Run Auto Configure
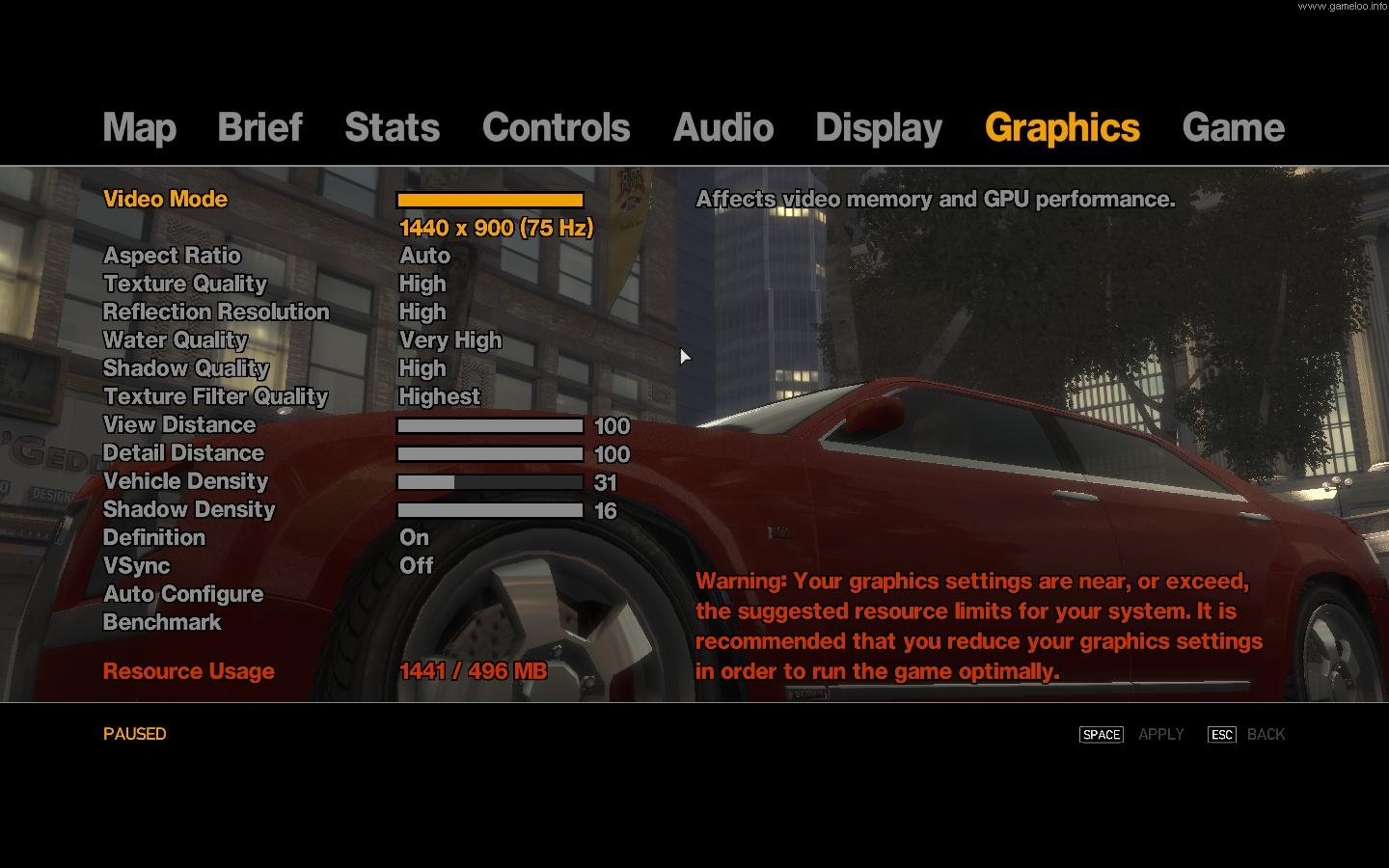This screenshot has width=1389, height=868. tap(182, 594)
